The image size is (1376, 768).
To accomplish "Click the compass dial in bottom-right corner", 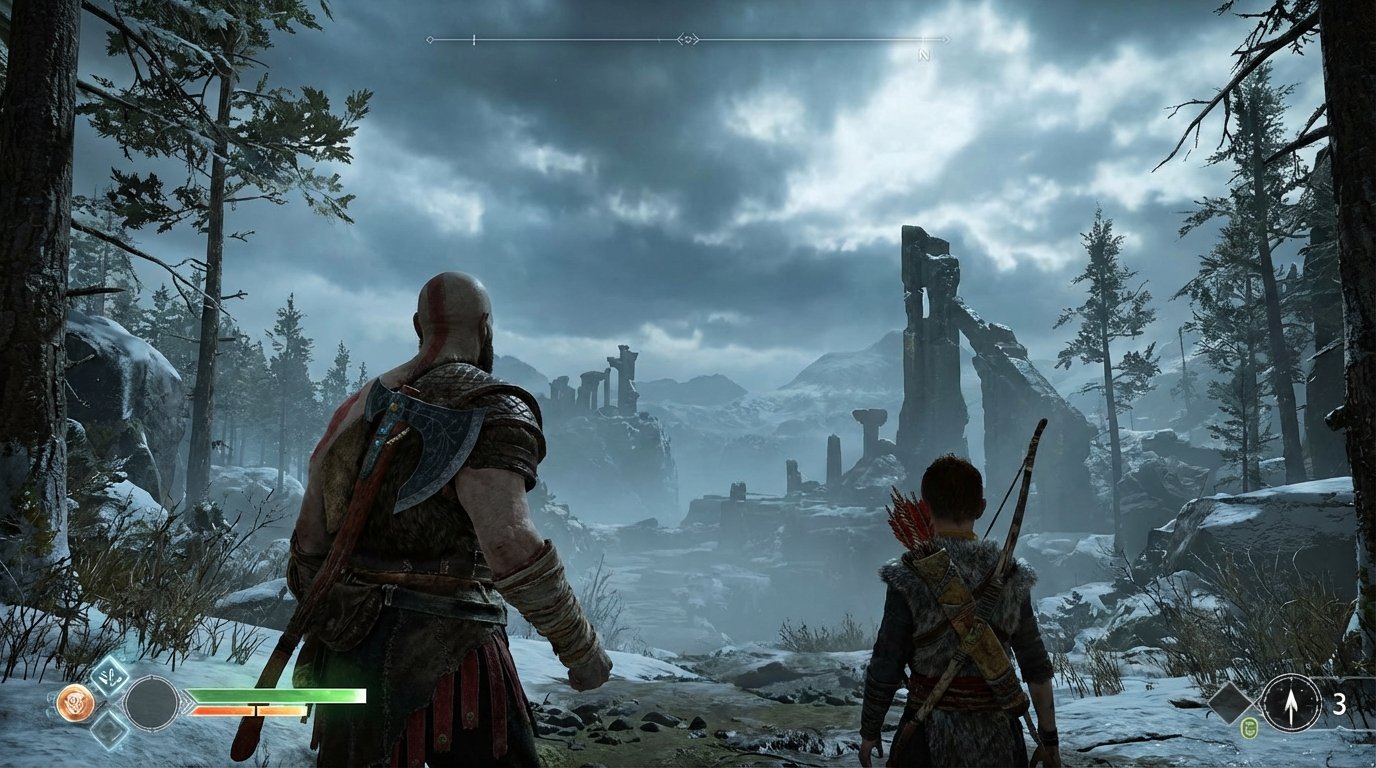I will 1291,705.
